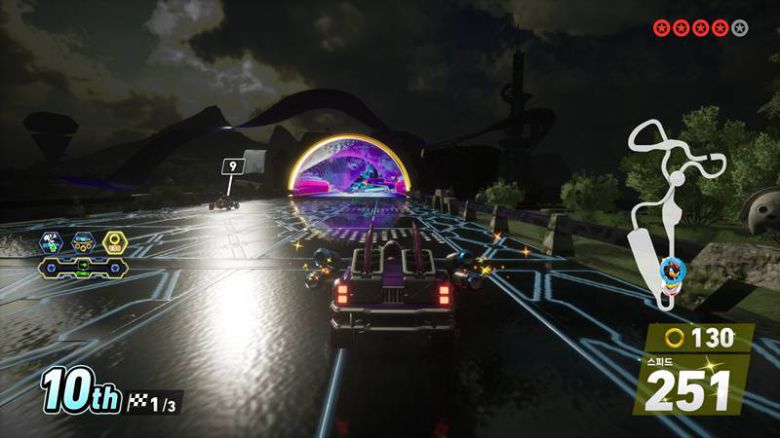Click the red star medals row
Screen dimensions: 780x438
pos(700,28)
